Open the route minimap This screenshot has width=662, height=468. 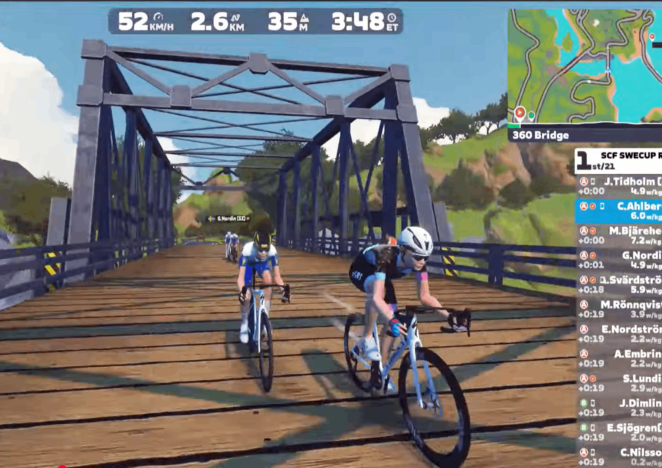[x=584, y=66]
